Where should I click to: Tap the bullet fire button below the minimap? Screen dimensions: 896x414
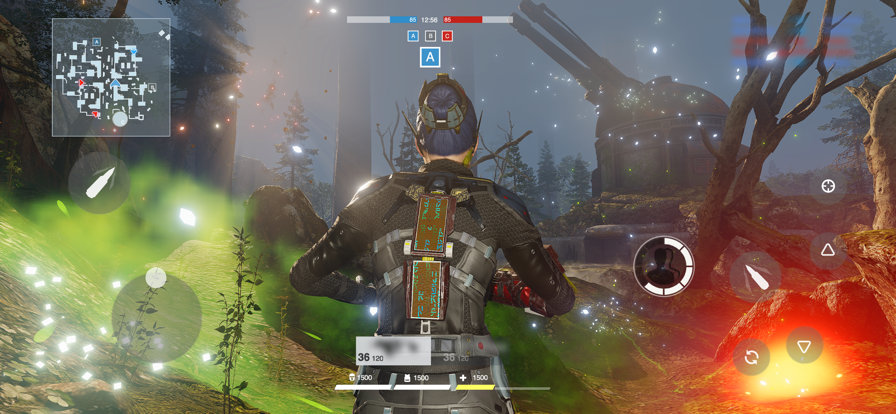(99, 183)
